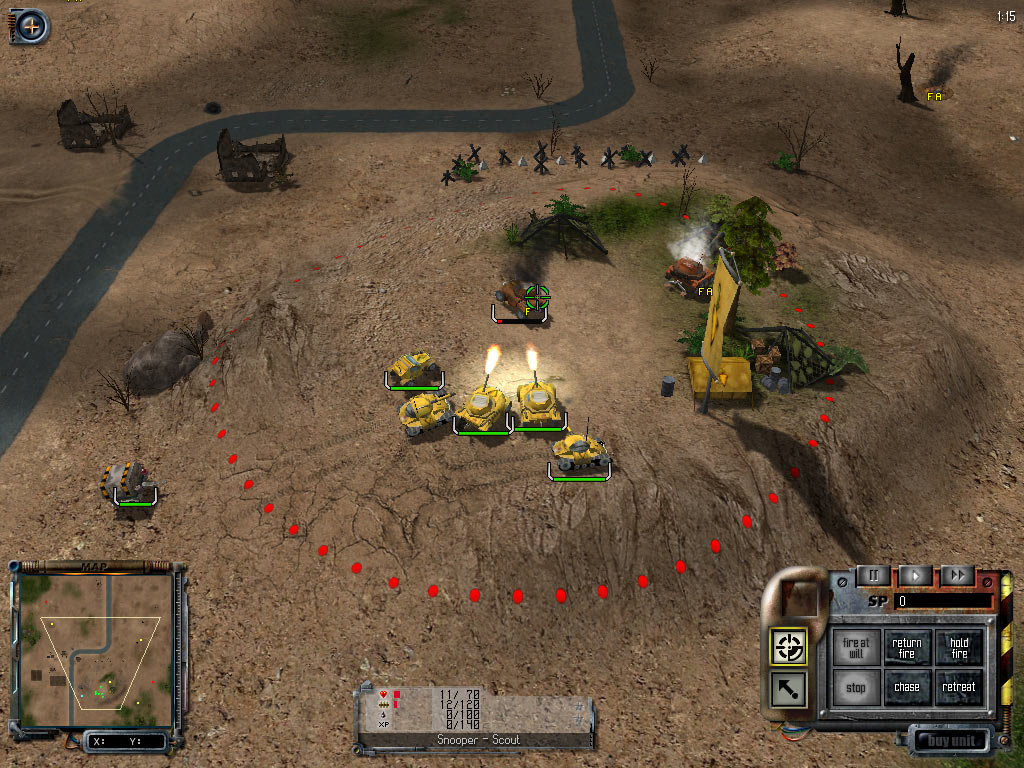
Task: Click the compass icon in the corner
Action: tap(32, 26)
